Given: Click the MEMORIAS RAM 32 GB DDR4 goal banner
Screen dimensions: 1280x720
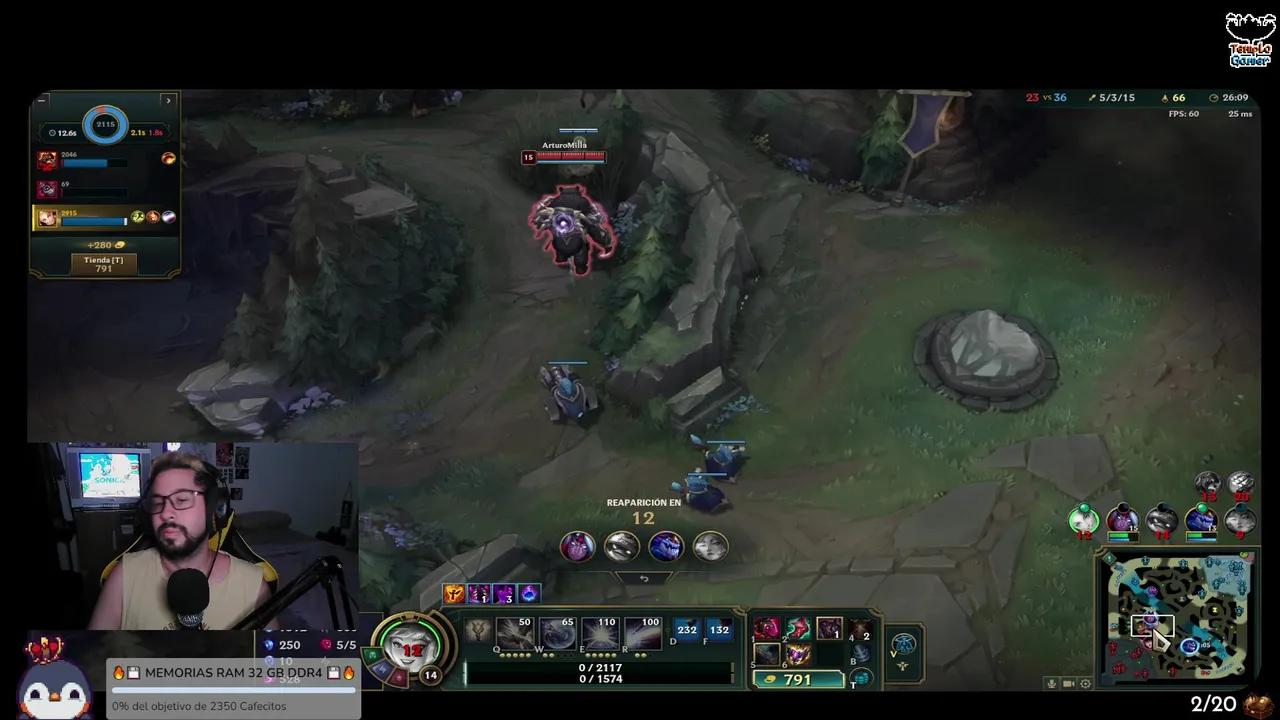Looking at the screenshot, I should pos(233,672).
